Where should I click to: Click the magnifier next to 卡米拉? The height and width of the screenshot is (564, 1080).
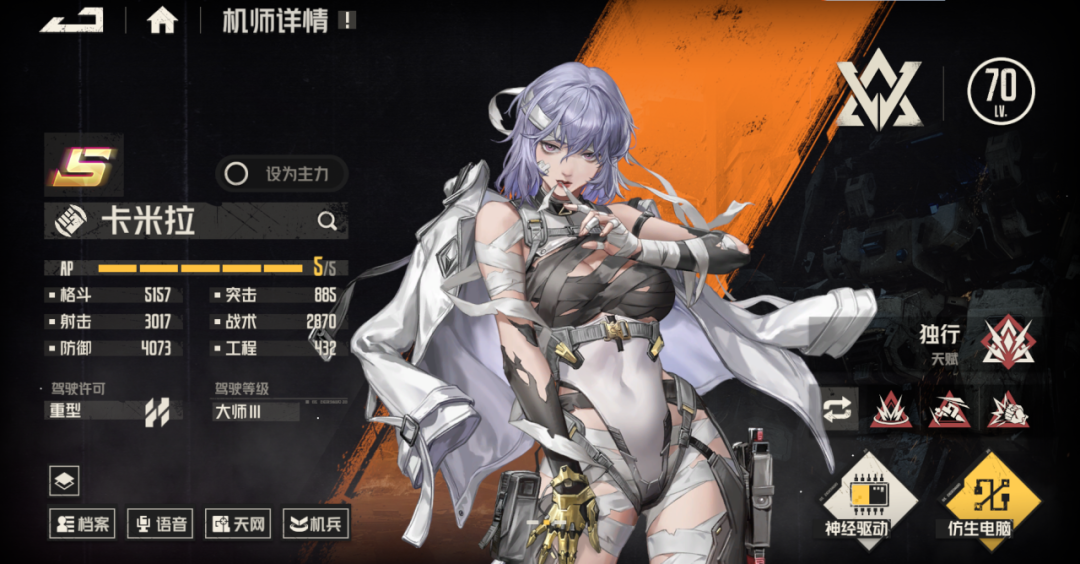pyautogui.click(x=327, y=221)
